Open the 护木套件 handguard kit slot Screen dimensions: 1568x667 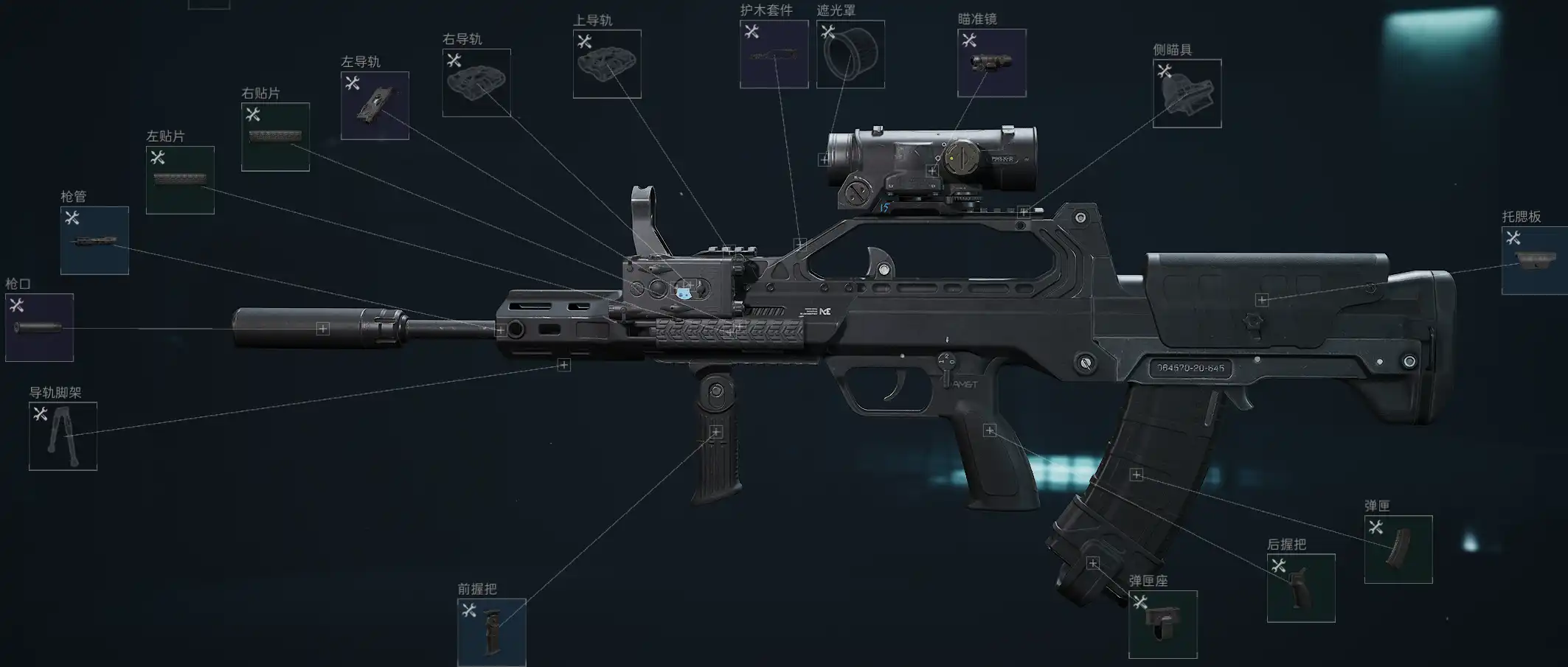(774, 55)
